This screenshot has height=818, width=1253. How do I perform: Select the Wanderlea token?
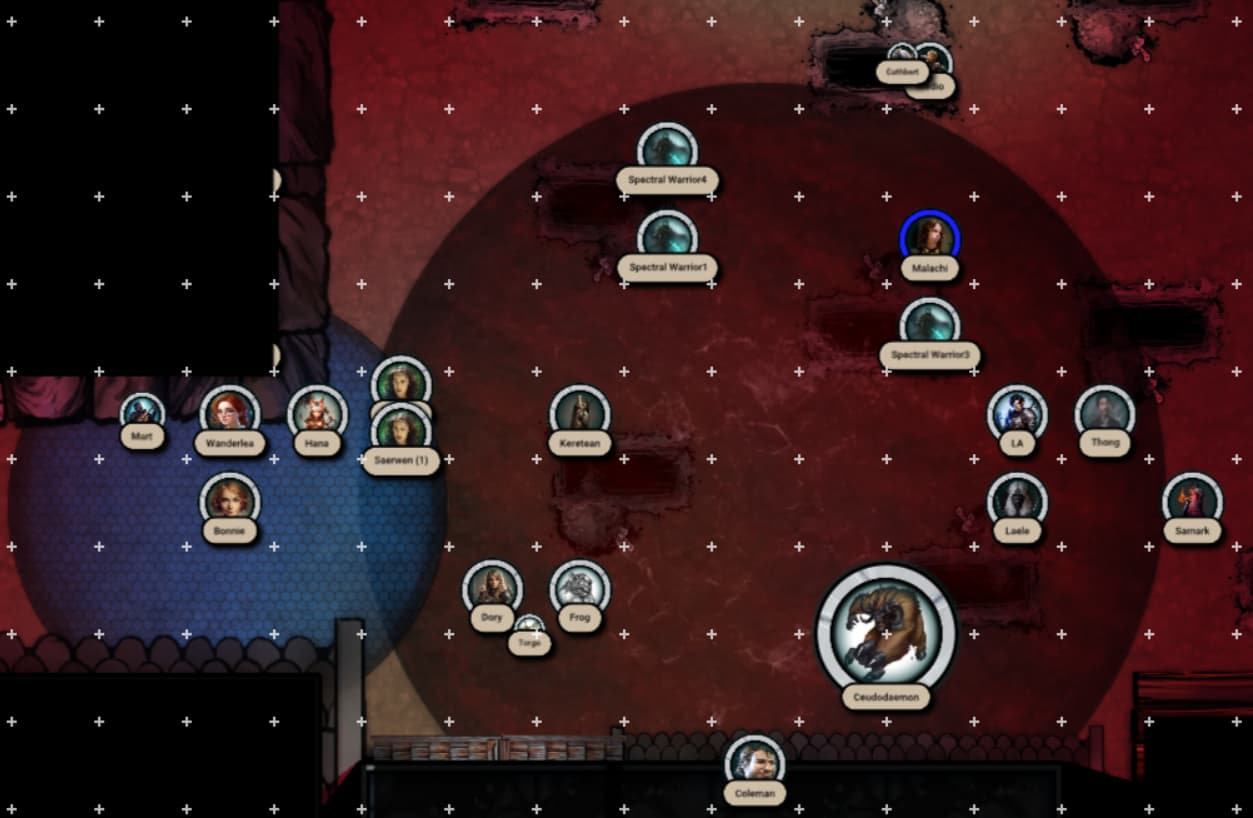click(x=230, y=413)
